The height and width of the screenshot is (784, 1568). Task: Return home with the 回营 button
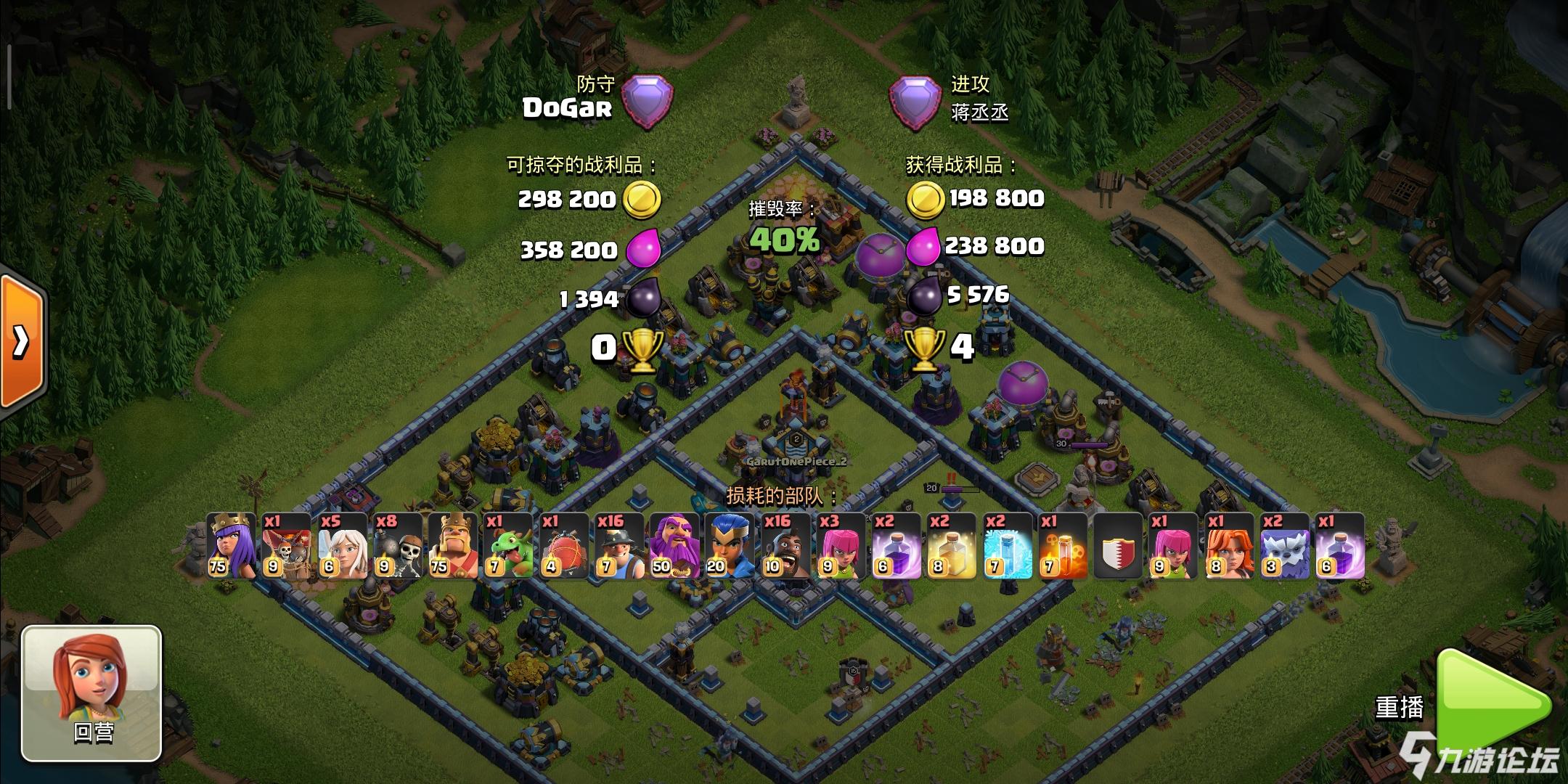coord(91,693)
